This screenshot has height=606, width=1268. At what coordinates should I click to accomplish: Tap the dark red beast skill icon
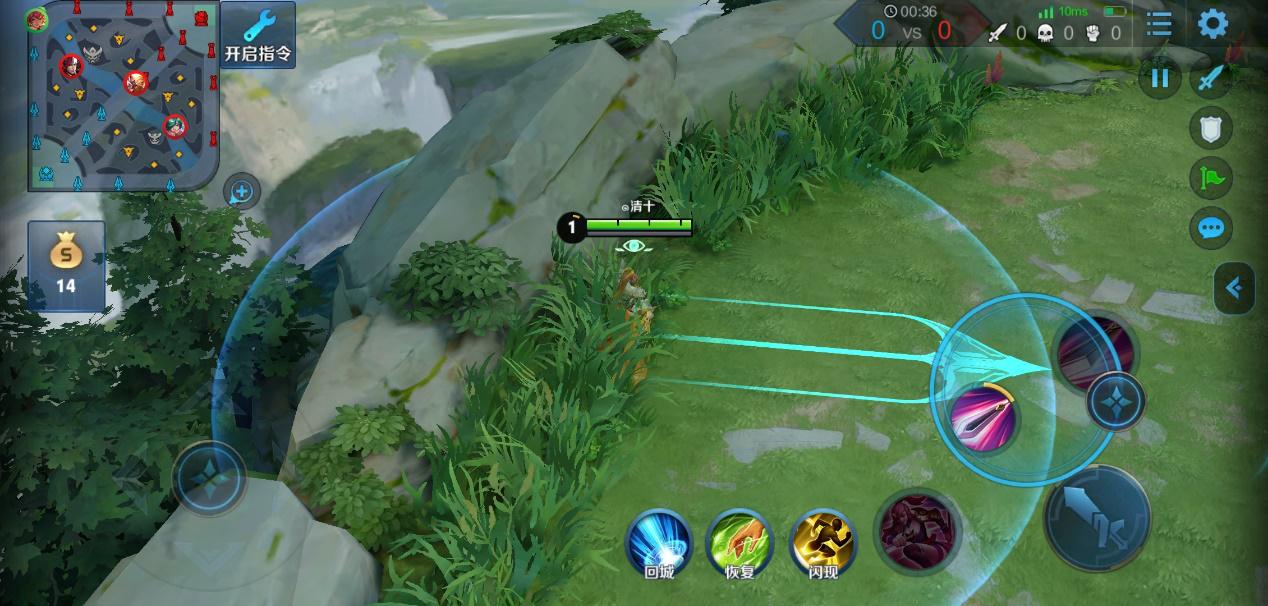pyautogui.click(x=918, y=530)
